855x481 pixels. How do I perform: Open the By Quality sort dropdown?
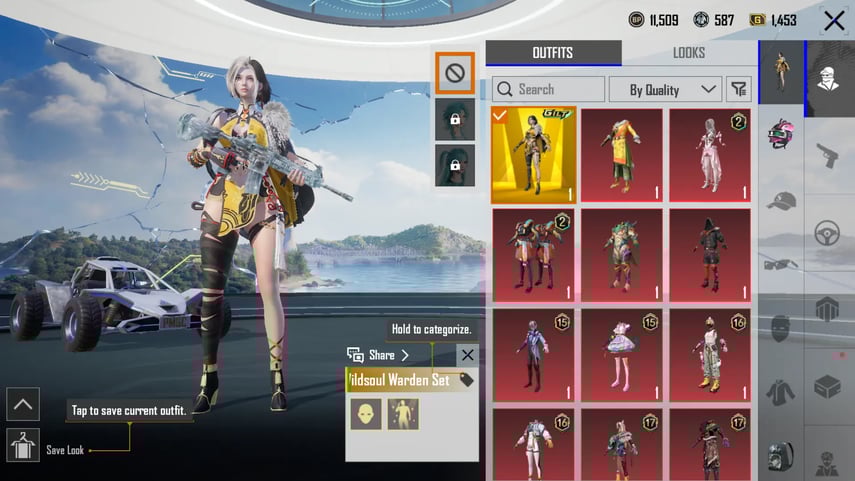click(665, 90)
